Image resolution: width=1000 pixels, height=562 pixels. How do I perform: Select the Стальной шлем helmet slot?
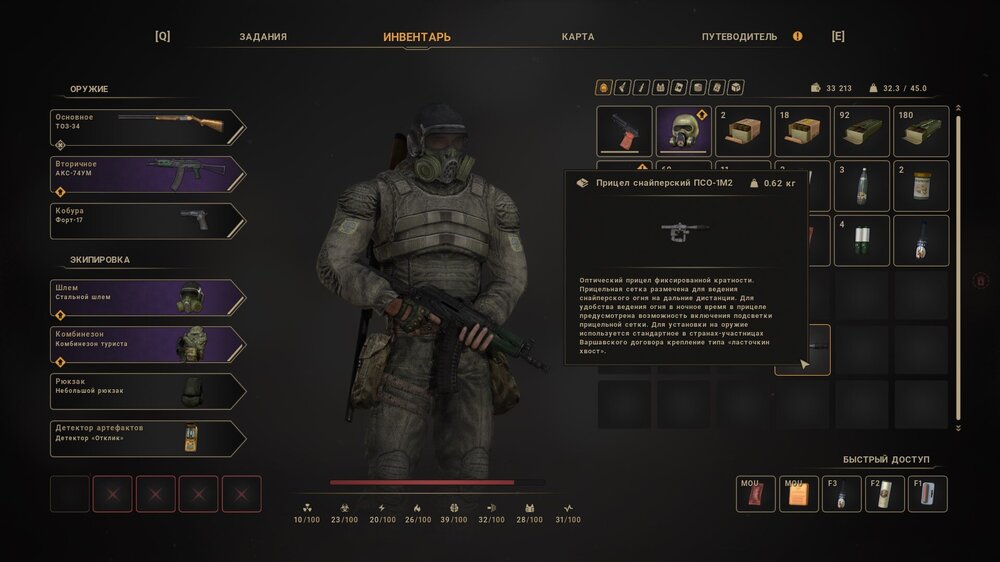tap(147, 298)
